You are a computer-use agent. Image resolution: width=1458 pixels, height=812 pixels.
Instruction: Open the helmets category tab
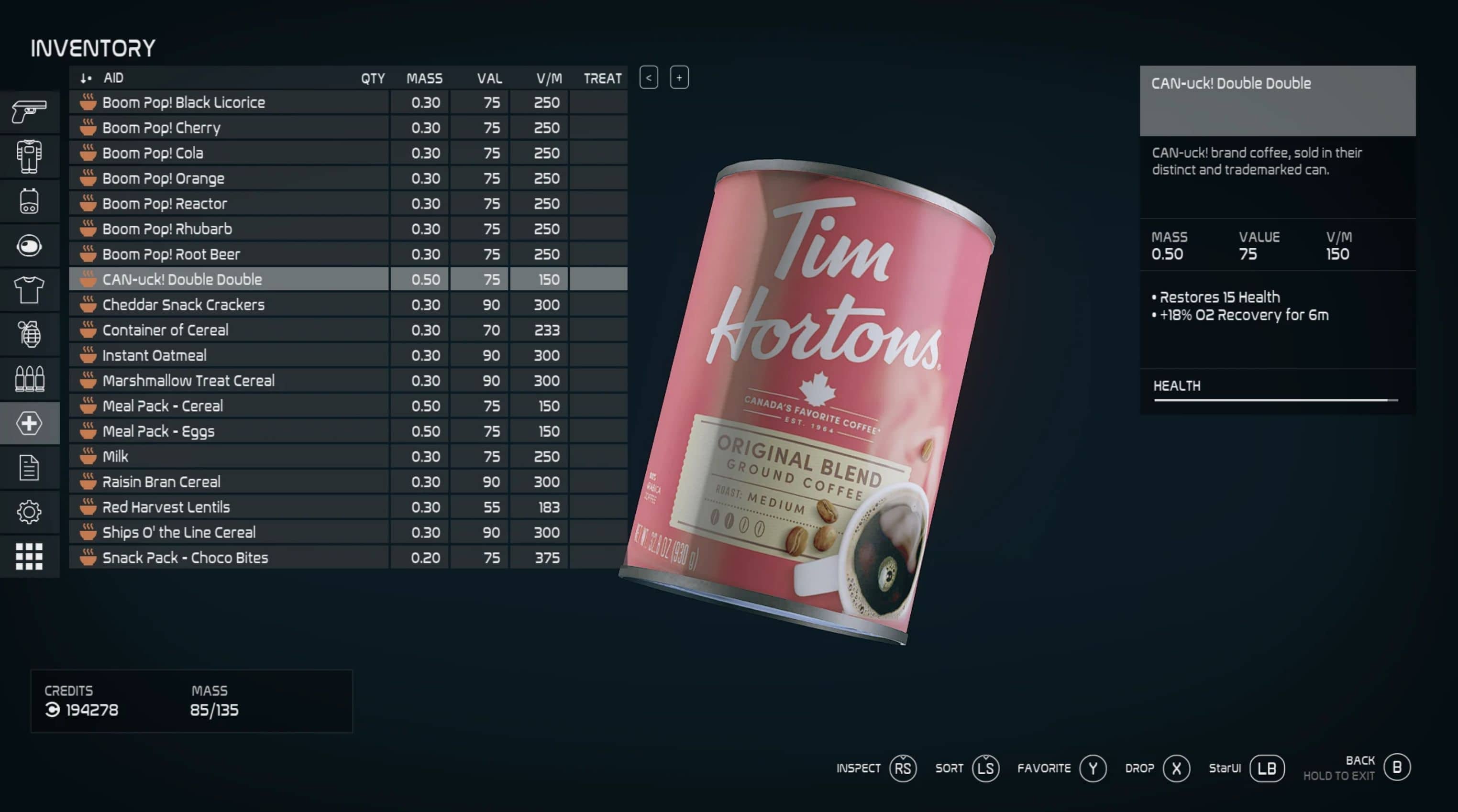[29, 246]
